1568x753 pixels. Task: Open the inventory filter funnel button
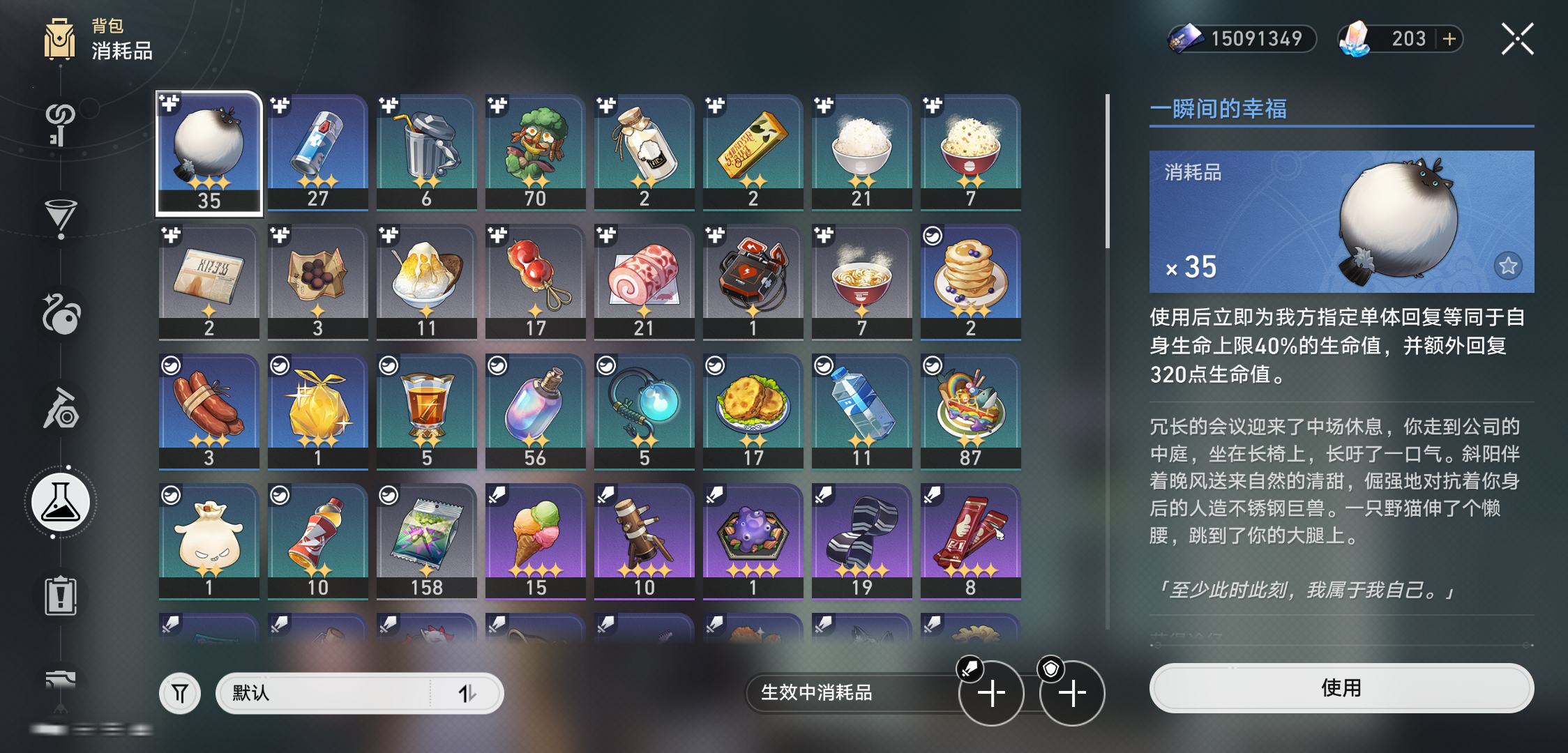180,693
